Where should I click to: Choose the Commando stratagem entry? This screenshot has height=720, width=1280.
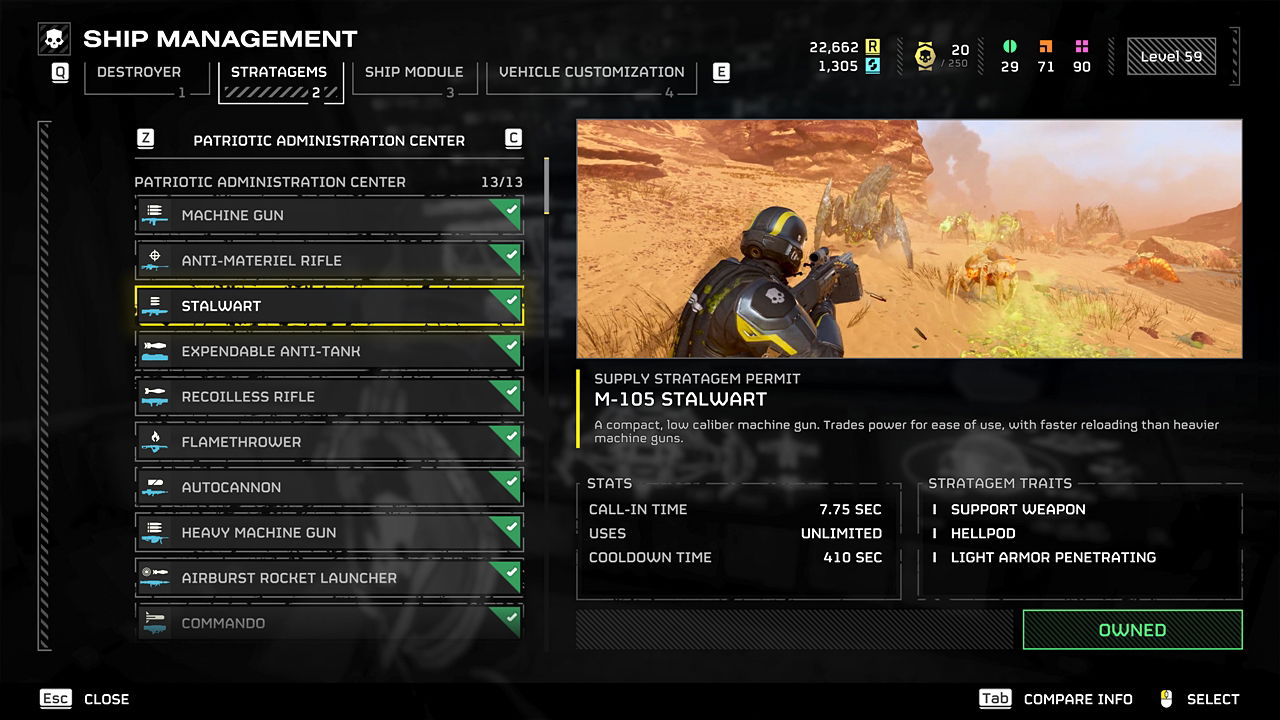point(328,622)
